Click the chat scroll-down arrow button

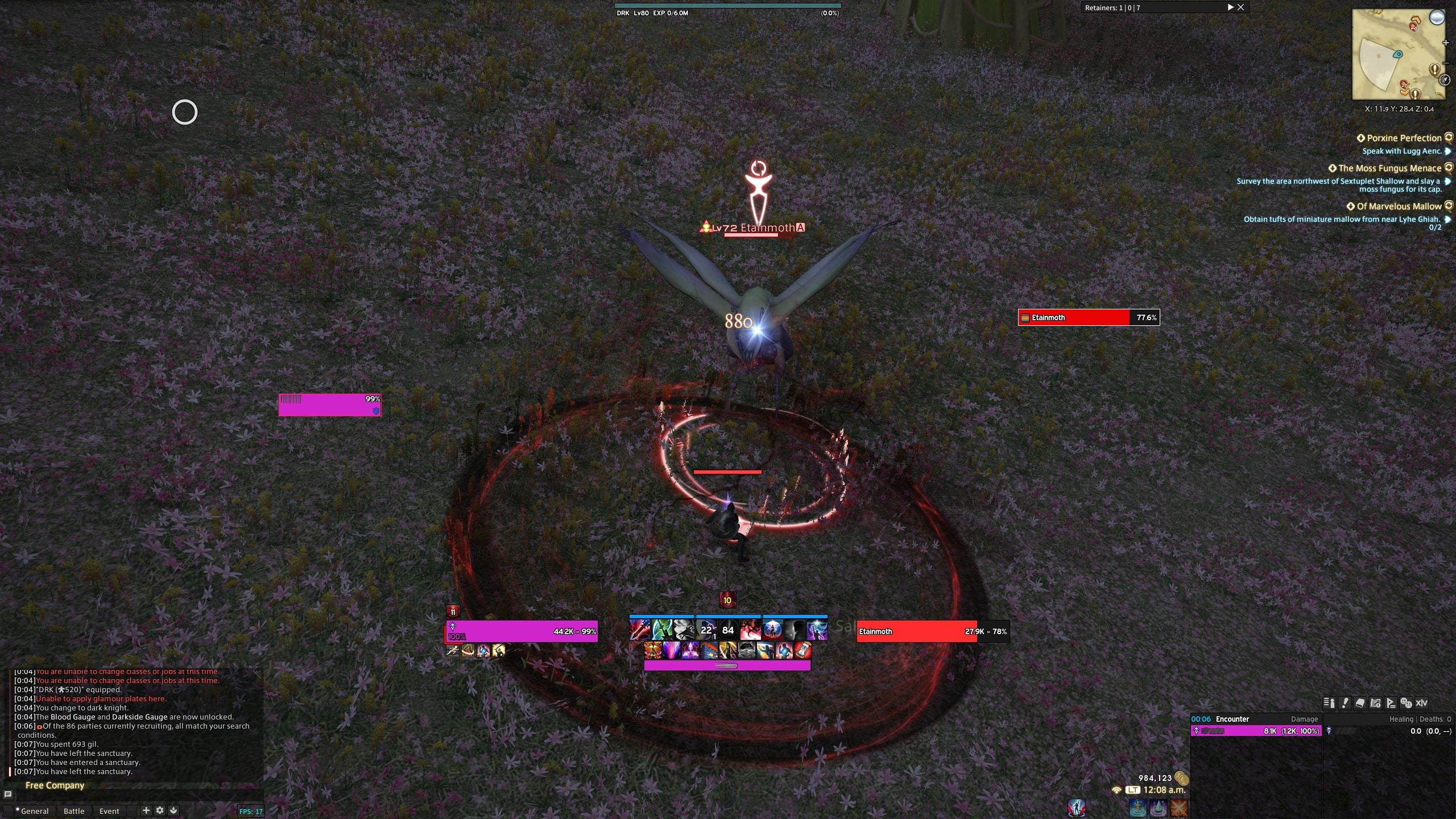coord(175,810)
